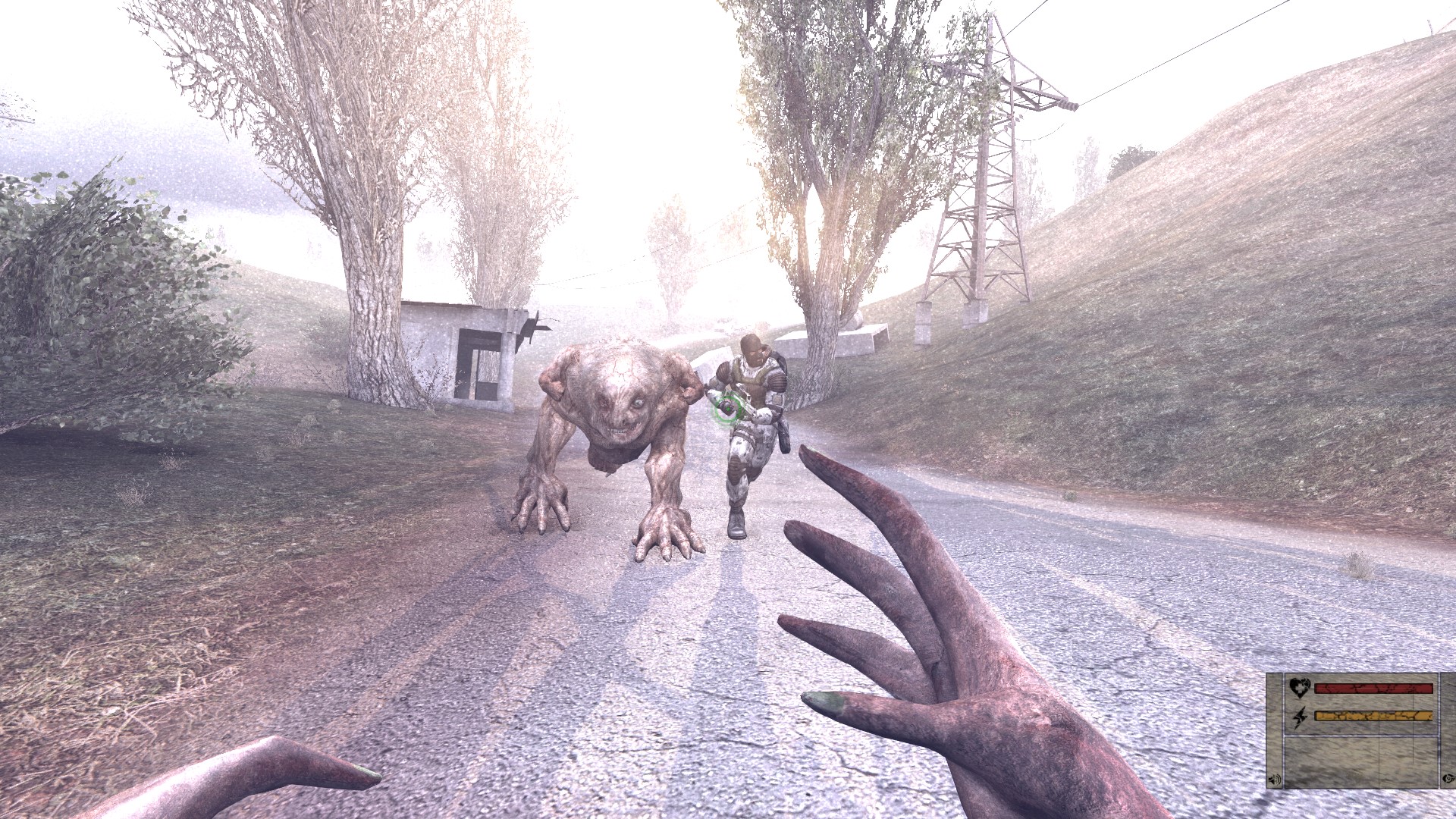Select the lightning bolt stamina icon
Viewport: 1456px width, 819px height.
1298,716
